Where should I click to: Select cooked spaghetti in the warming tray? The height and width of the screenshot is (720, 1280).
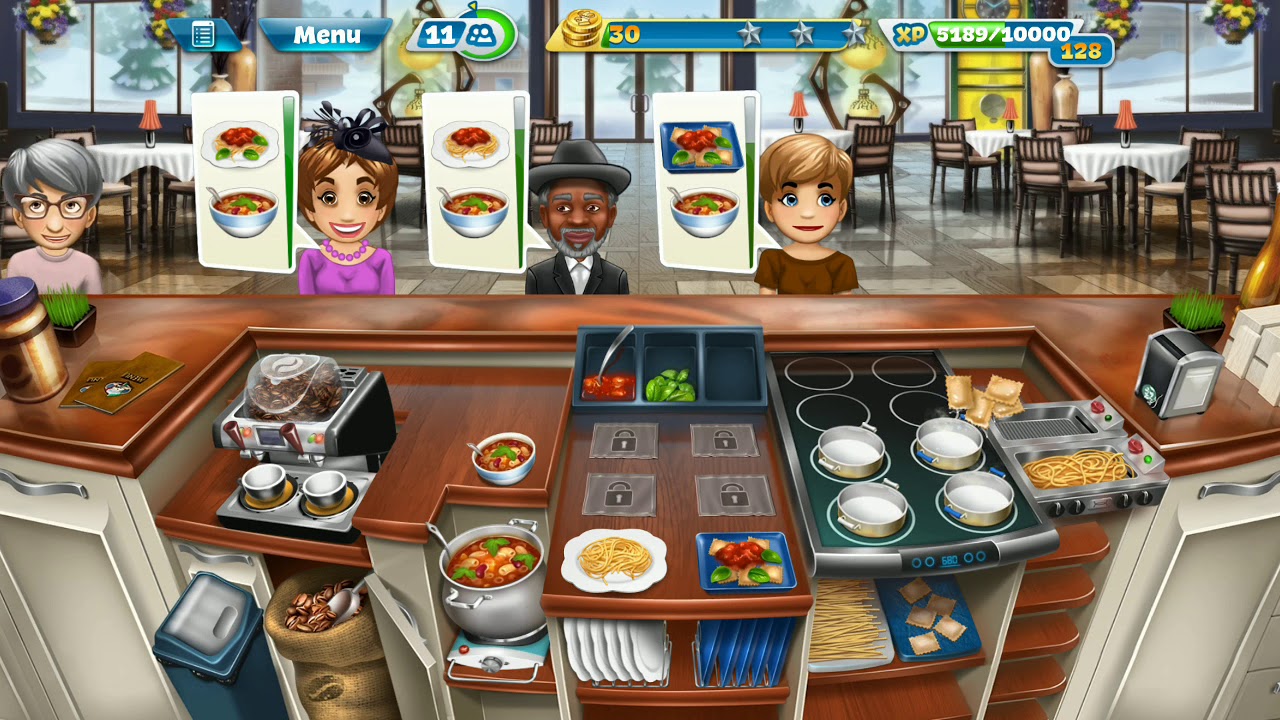pyautogui.click(x=1077, y=468)
